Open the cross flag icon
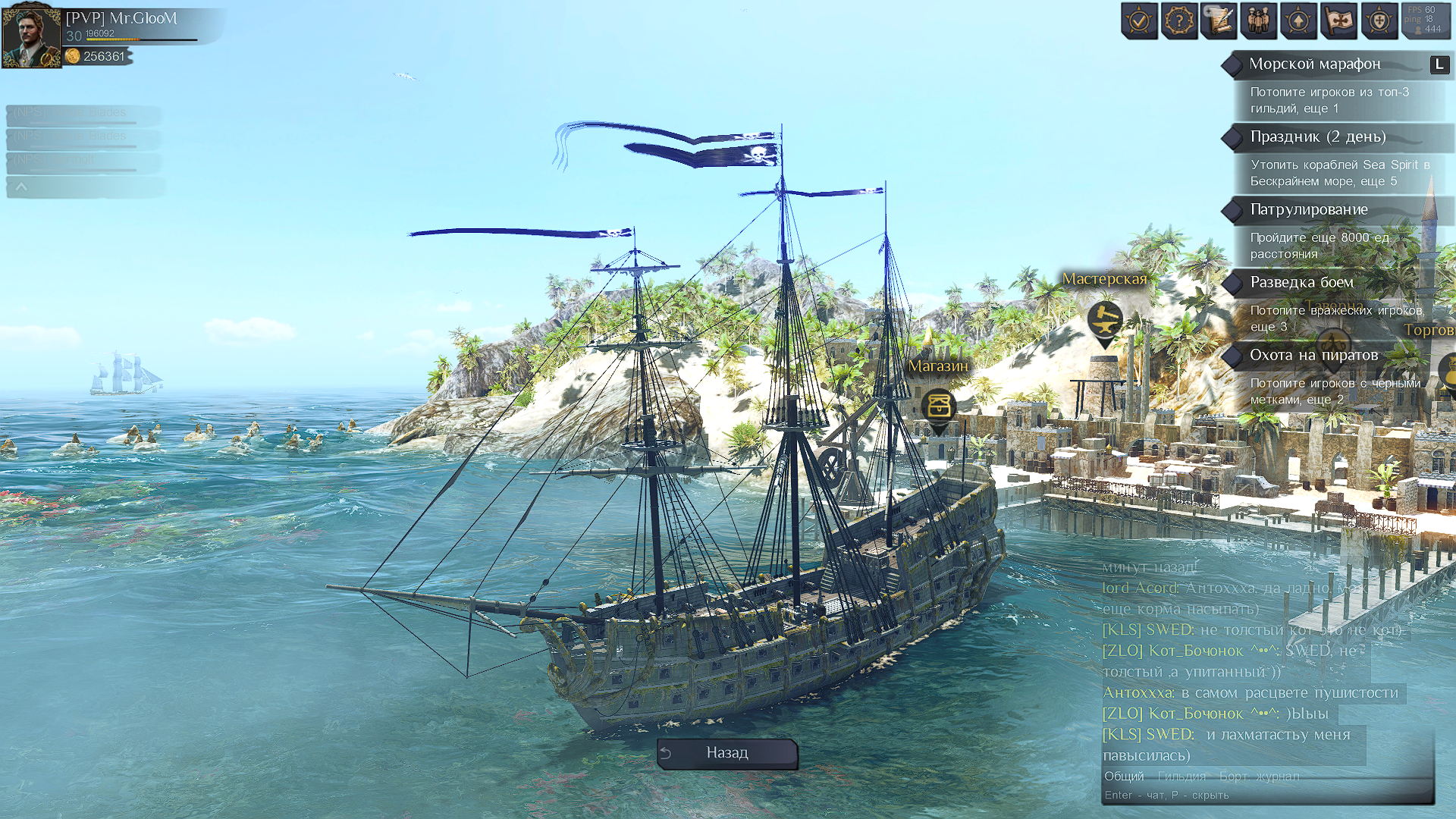The height and width of the screenshot is (819, 1456). pyautogui.click(x=1338, y=21)
